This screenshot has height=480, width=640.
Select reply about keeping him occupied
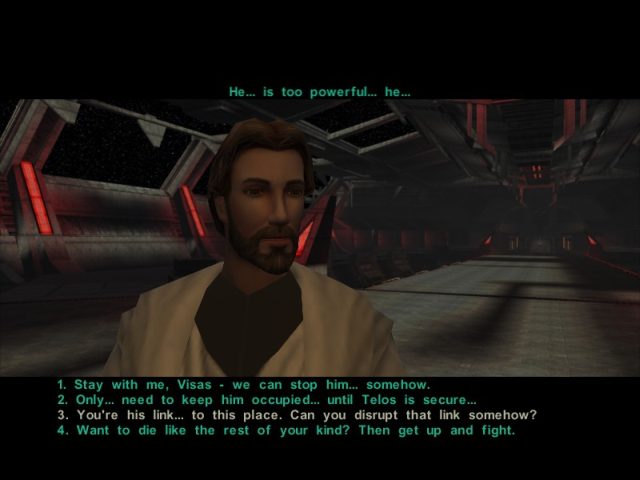pyautogui.click(x=266, y=400)
